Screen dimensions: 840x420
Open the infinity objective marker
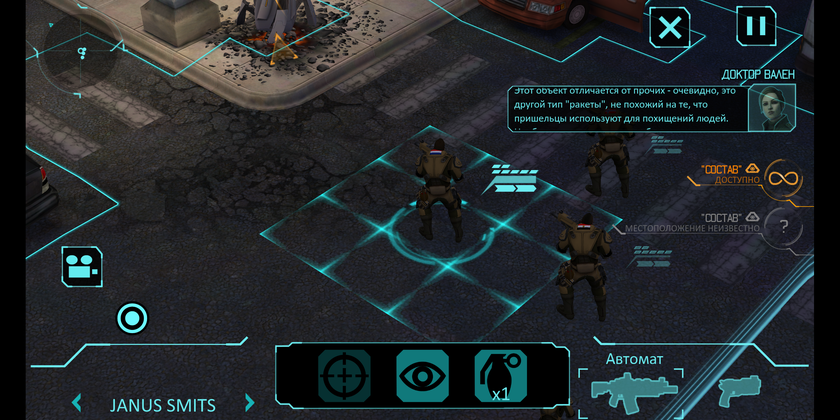(x=783, y=179)
